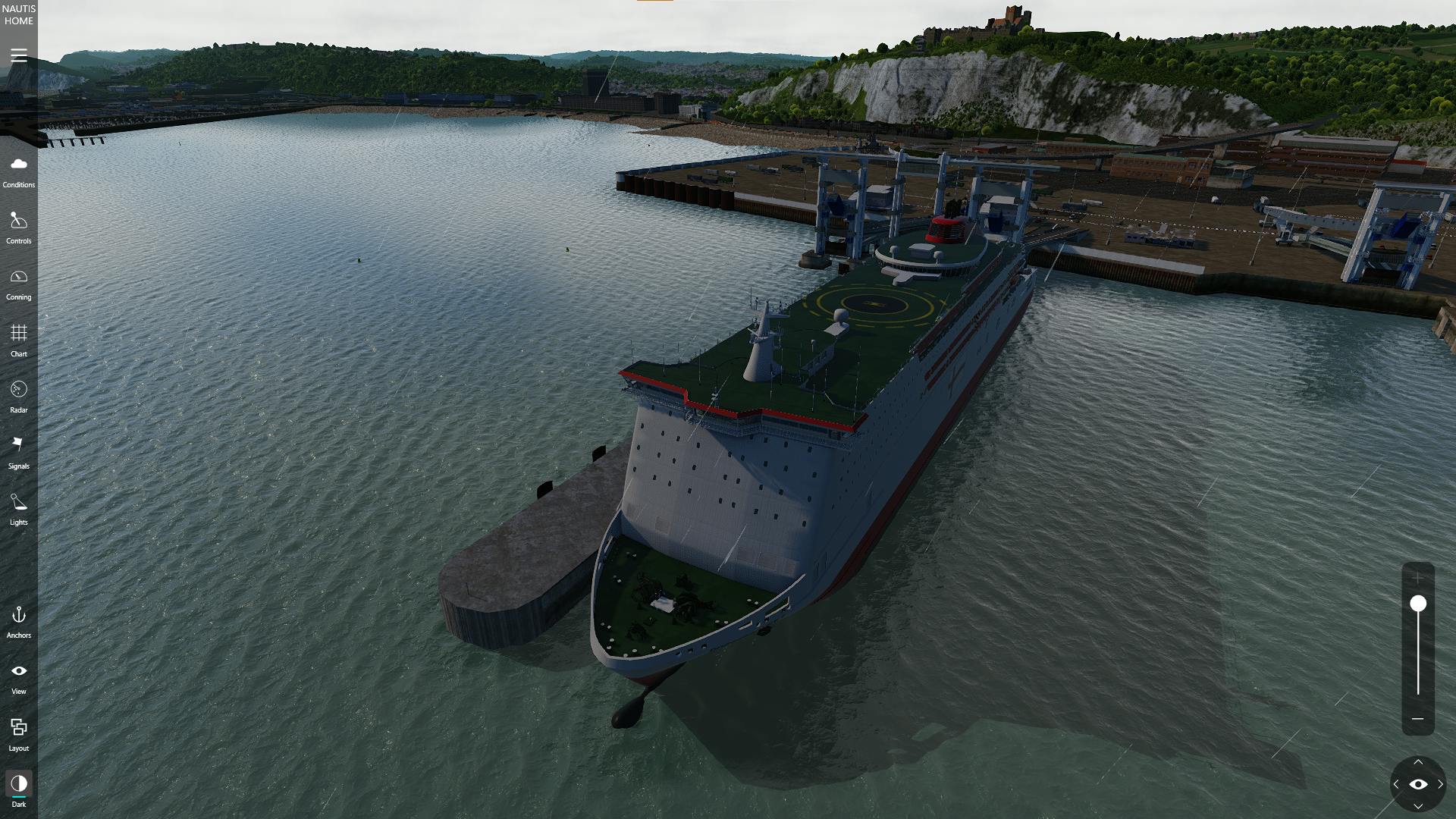Viewport: 1456px width, 819px height.
Task: Open the Signals flag panel
Action: point(19,453)
